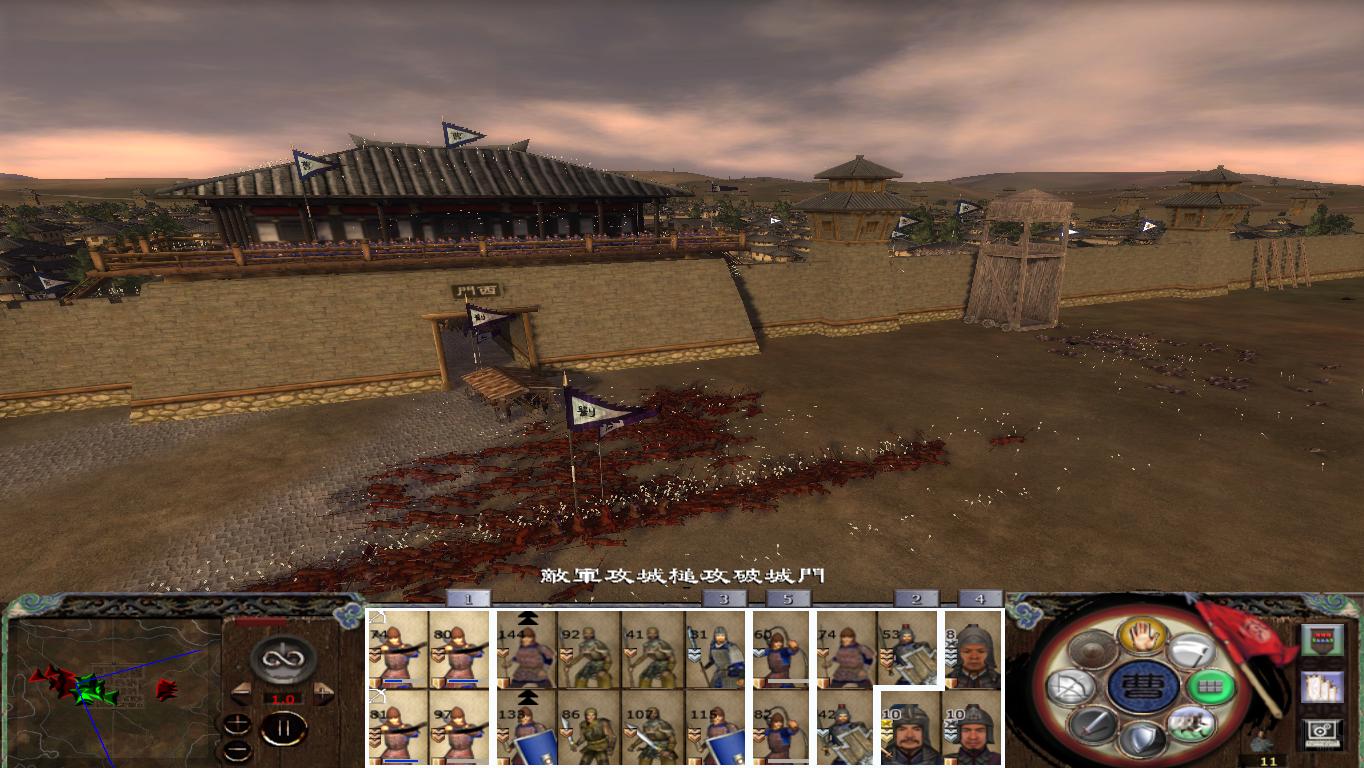Image resolution: width=1364 pixels, height=768 pixels.
Task: Click the halberd weapon-switch icon
Action: click(x=1192, y=650)
